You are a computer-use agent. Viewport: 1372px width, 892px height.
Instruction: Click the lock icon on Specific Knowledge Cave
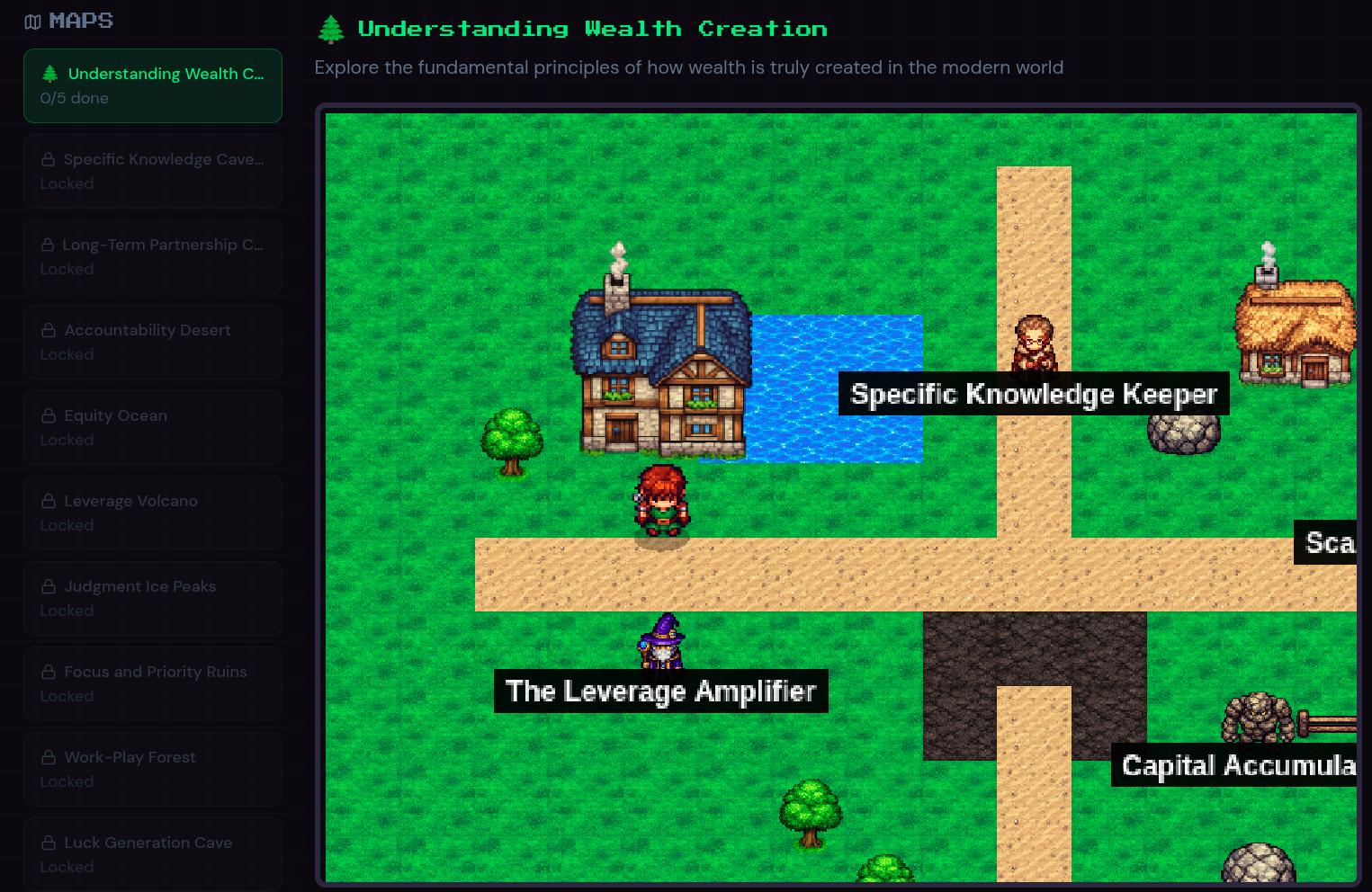pos(48,158)
